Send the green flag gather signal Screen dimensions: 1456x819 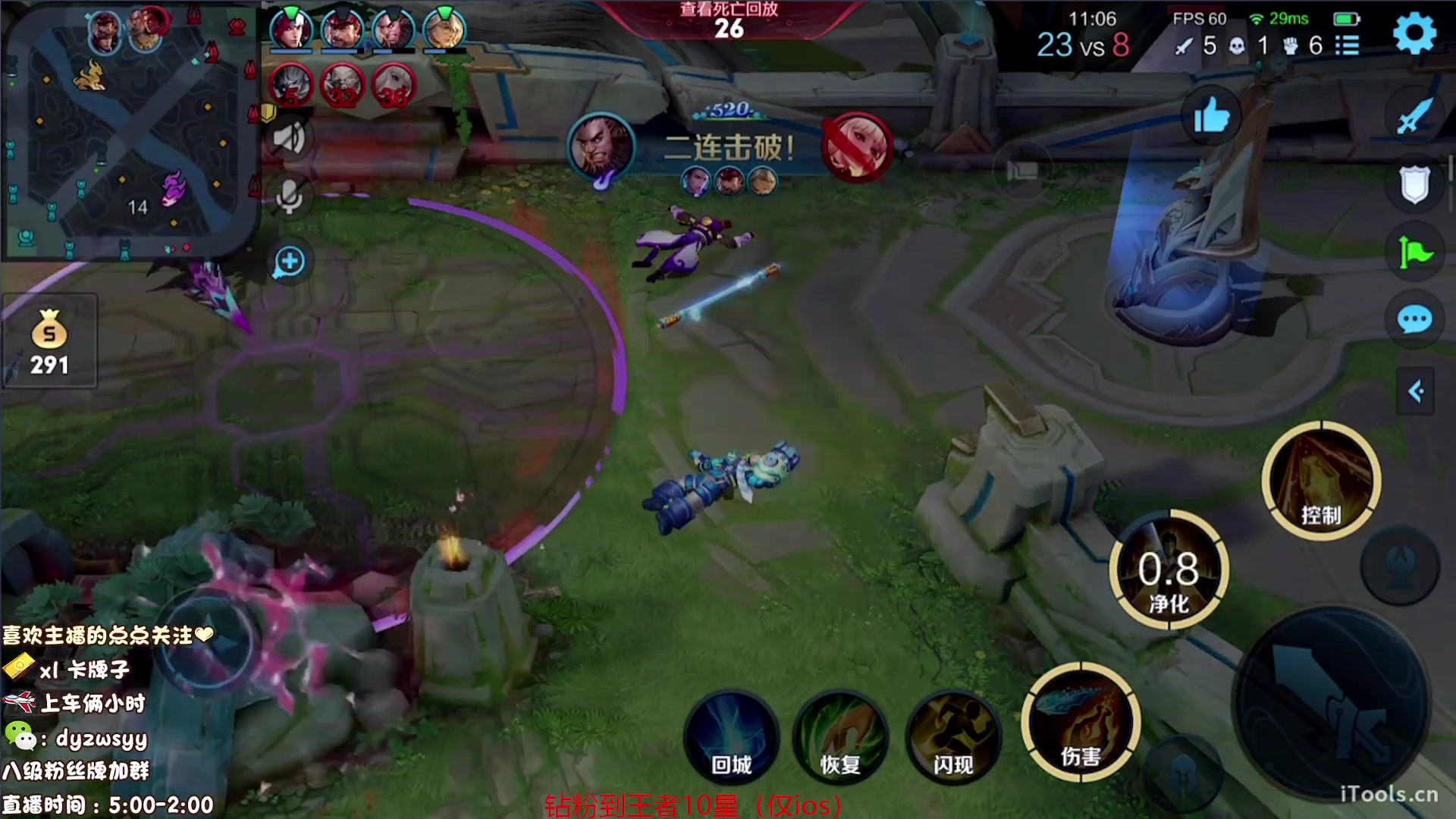coord(1414,253)
